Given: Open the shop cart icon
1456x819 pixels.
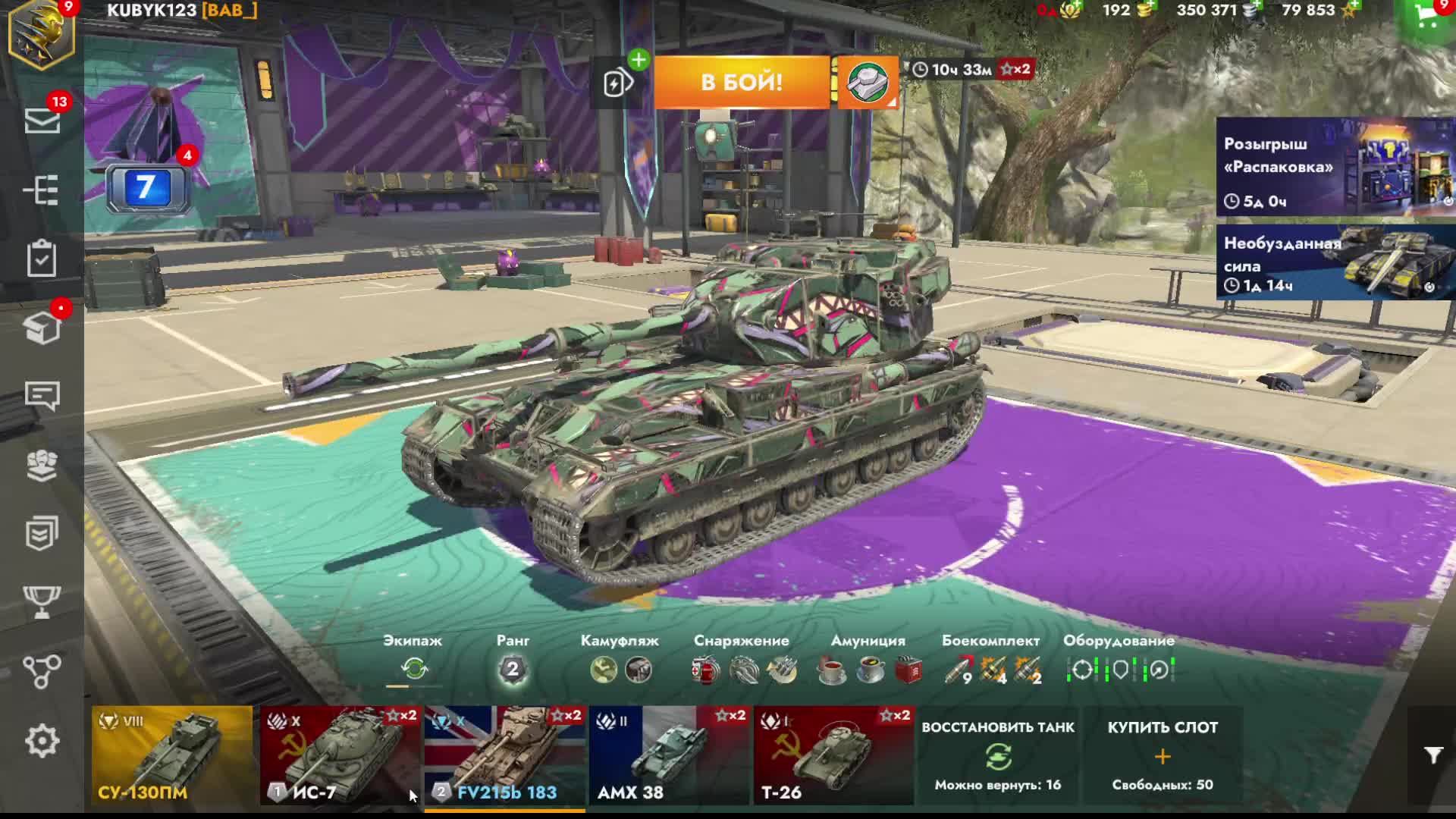Looking at the screenshot, I should 1427,20.
